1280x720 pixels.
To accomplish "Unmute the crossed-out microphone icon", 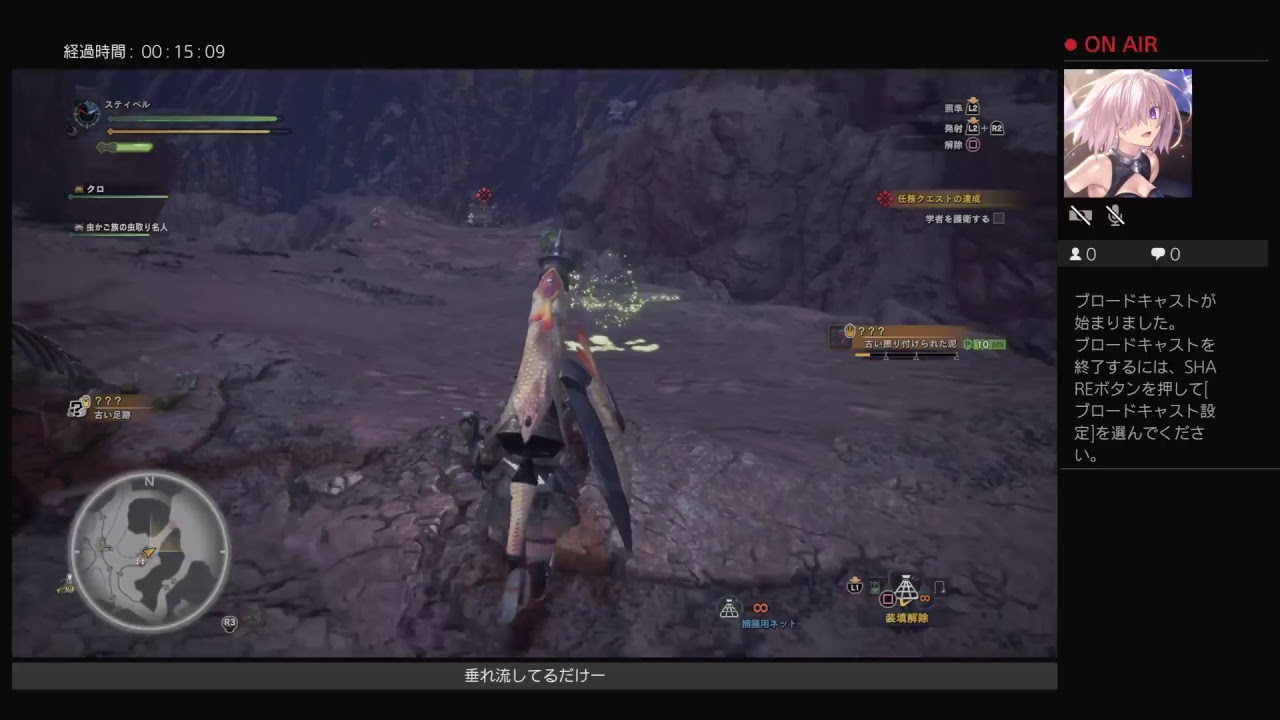I will pos(1116,216).
